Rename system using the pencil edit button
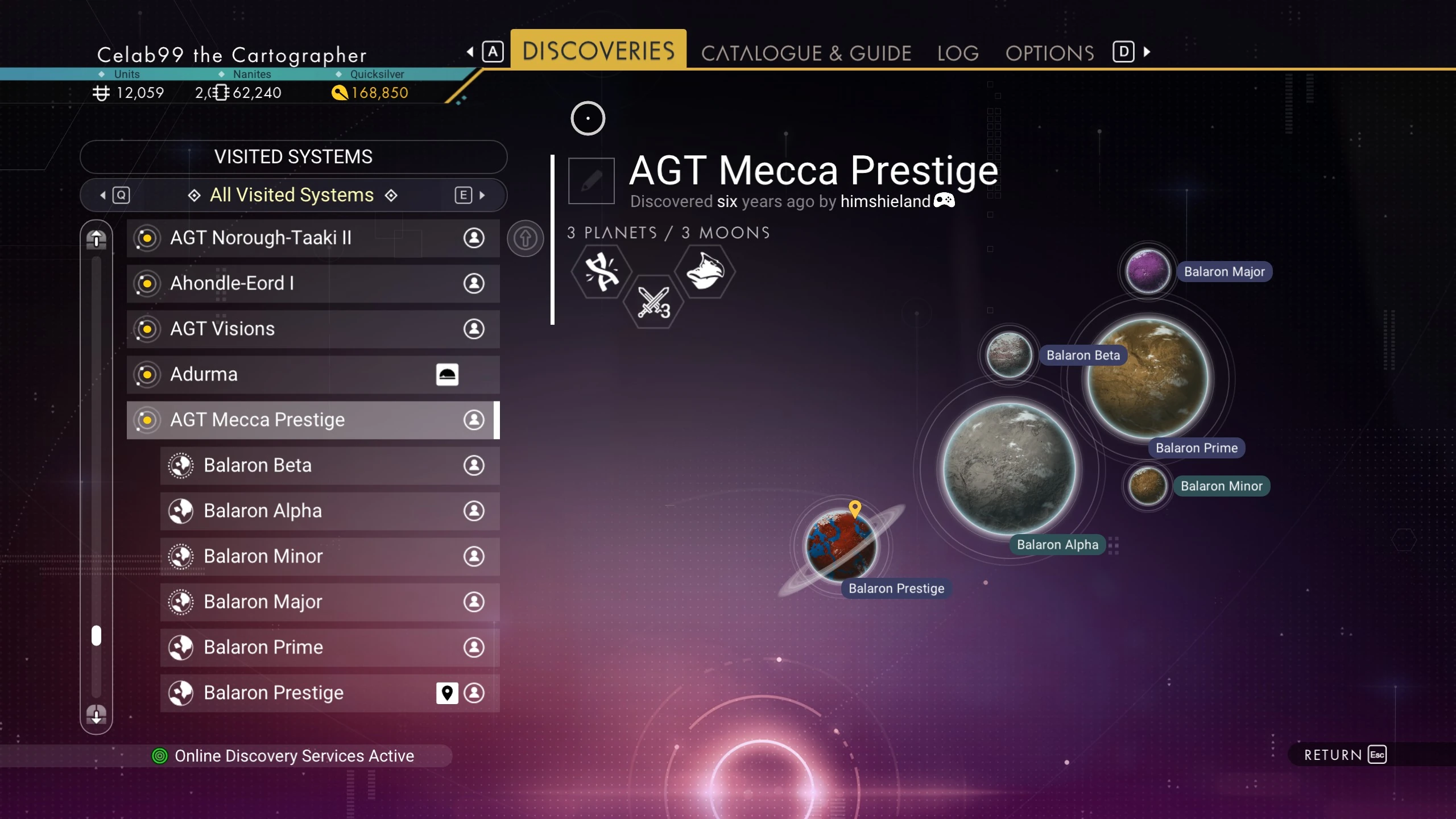The width and height of the screenshot is (1456, 819). tap(591, 181)
